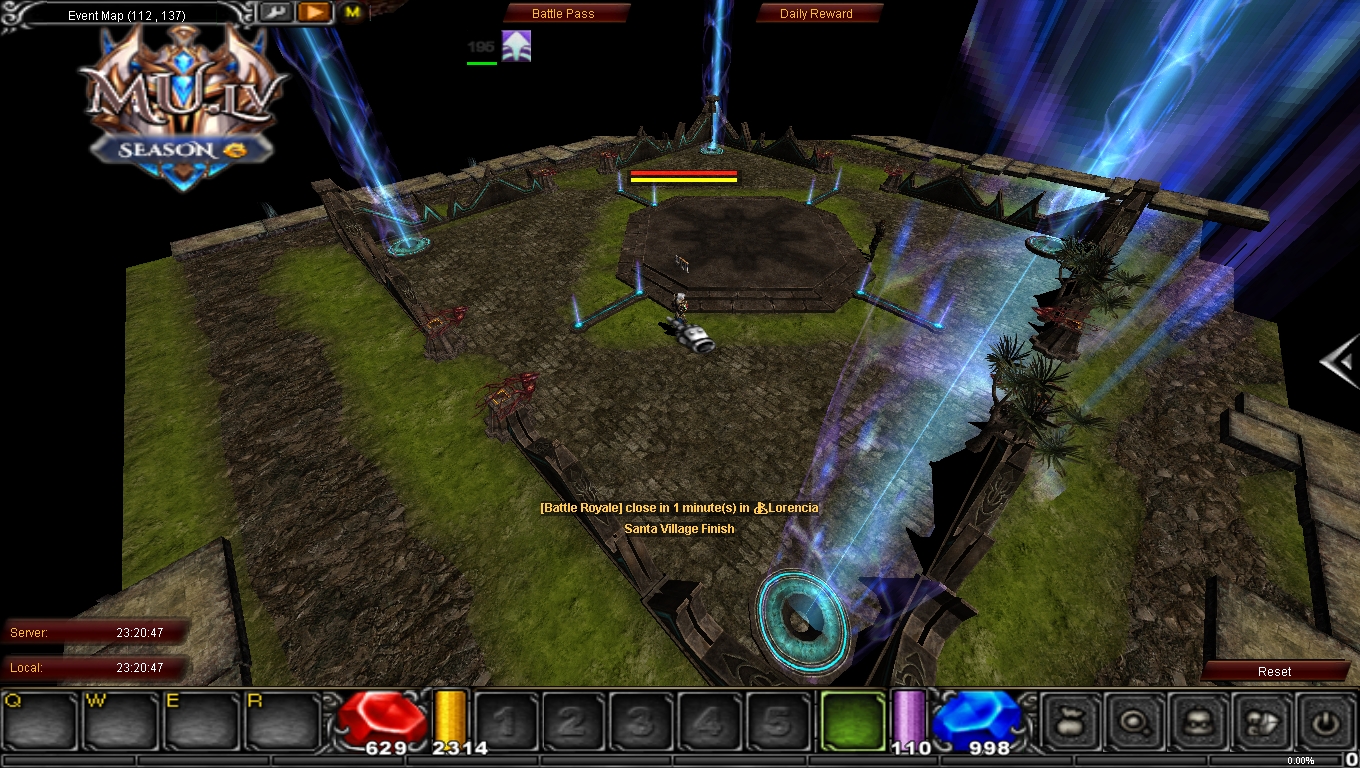Open the Daily Reward menu

click(818, 13)
